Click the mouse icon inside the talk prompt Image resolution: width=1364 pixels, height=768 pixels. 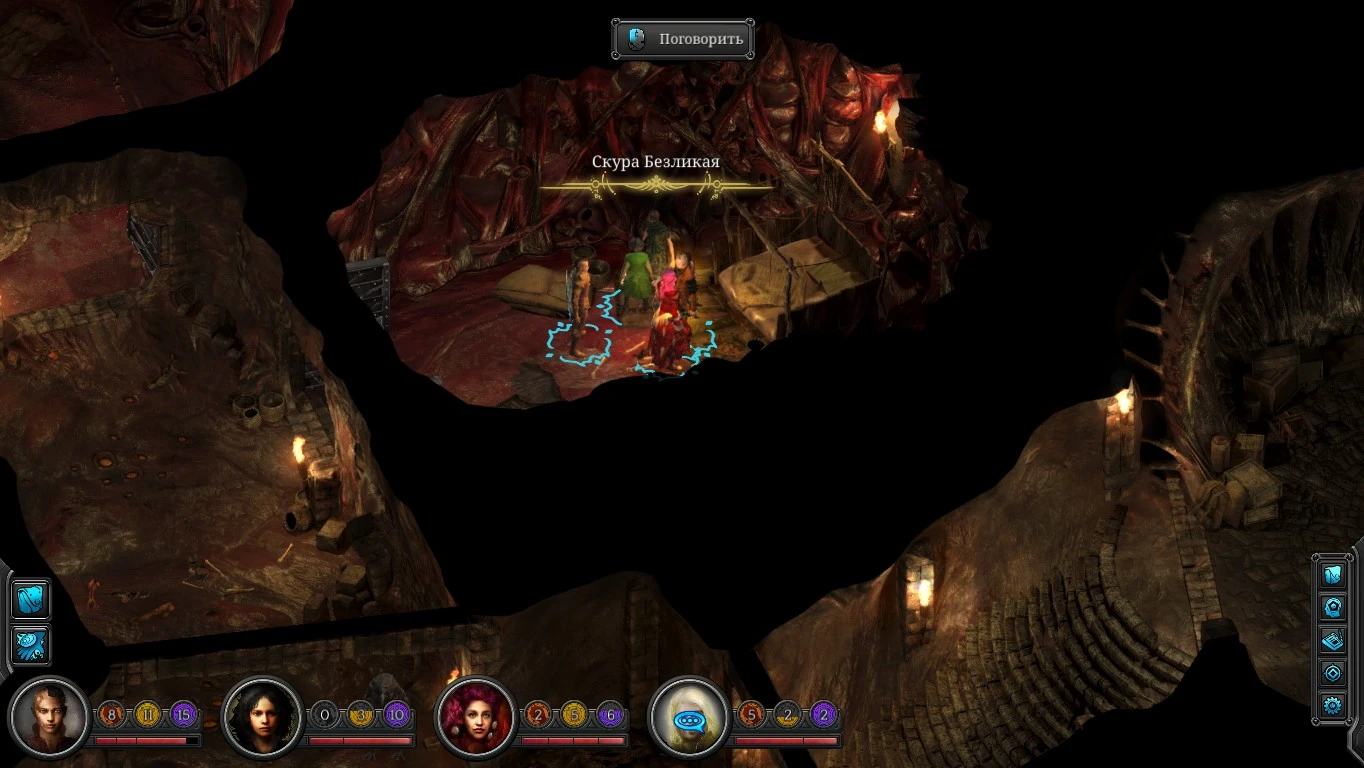tap(634, 38)
